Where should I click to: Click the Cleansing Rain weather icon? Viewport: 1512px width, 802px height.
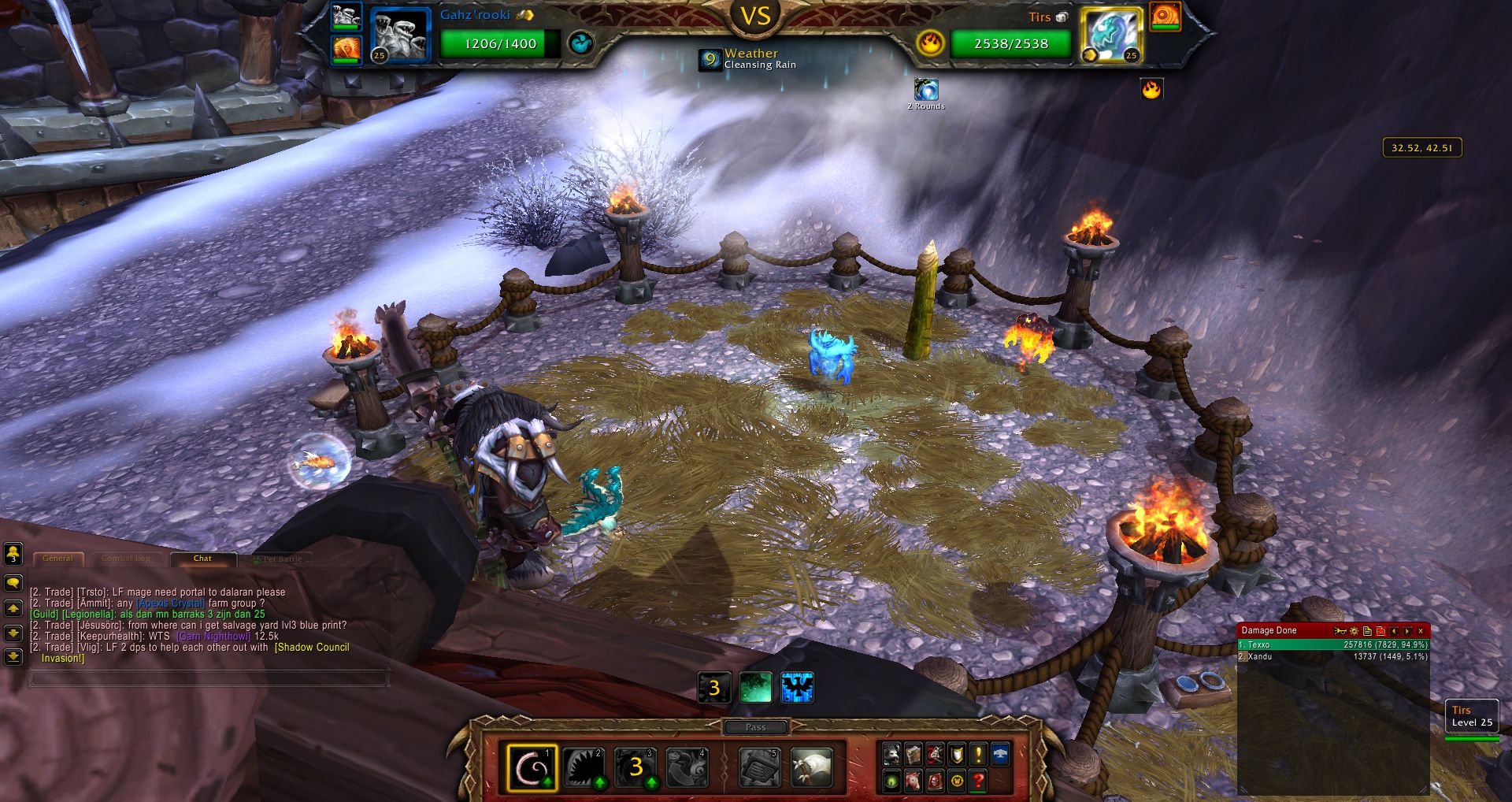click(710, 59)
